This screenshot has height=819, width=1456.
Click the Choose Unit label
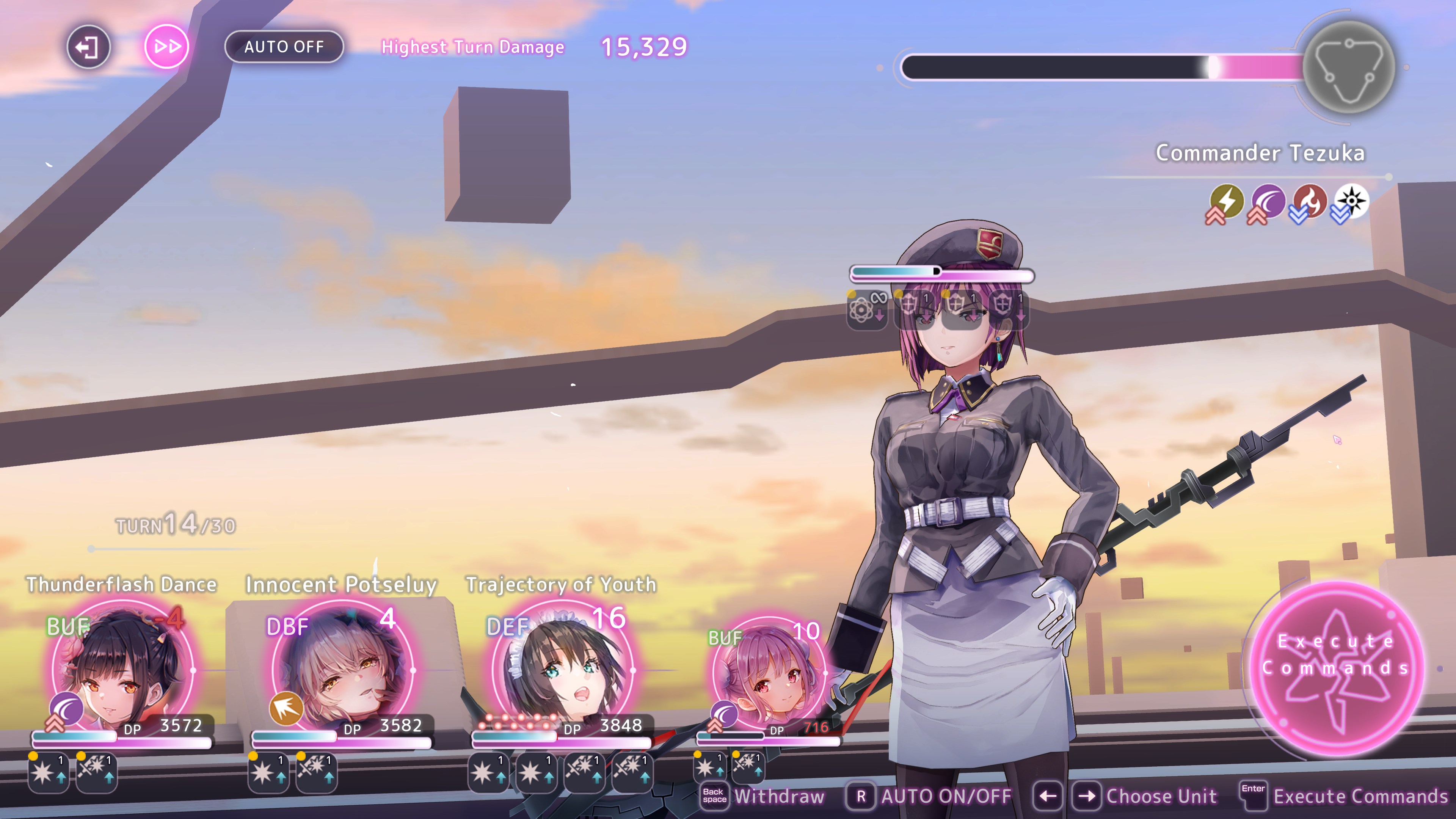click(x=1160, y=796)
